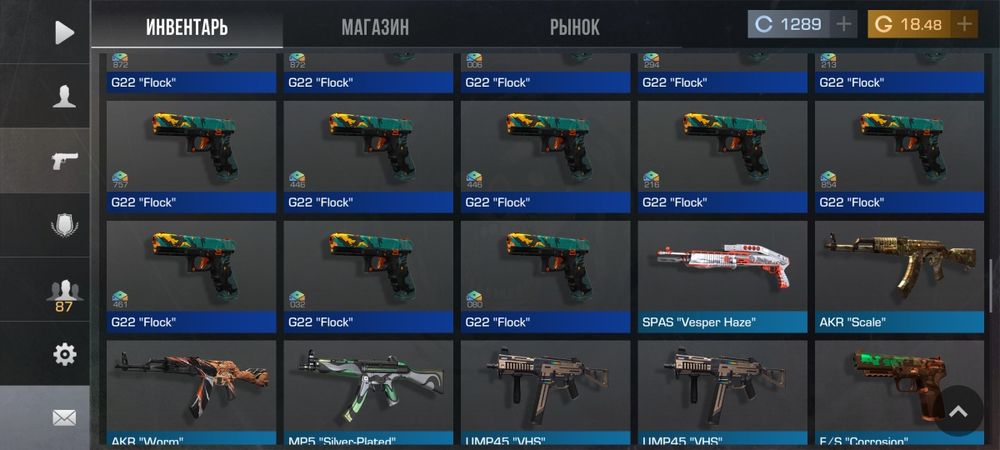Add silver coins with plus button
The width and height of the screenshot is (1000, 450).
coord(844,24)
